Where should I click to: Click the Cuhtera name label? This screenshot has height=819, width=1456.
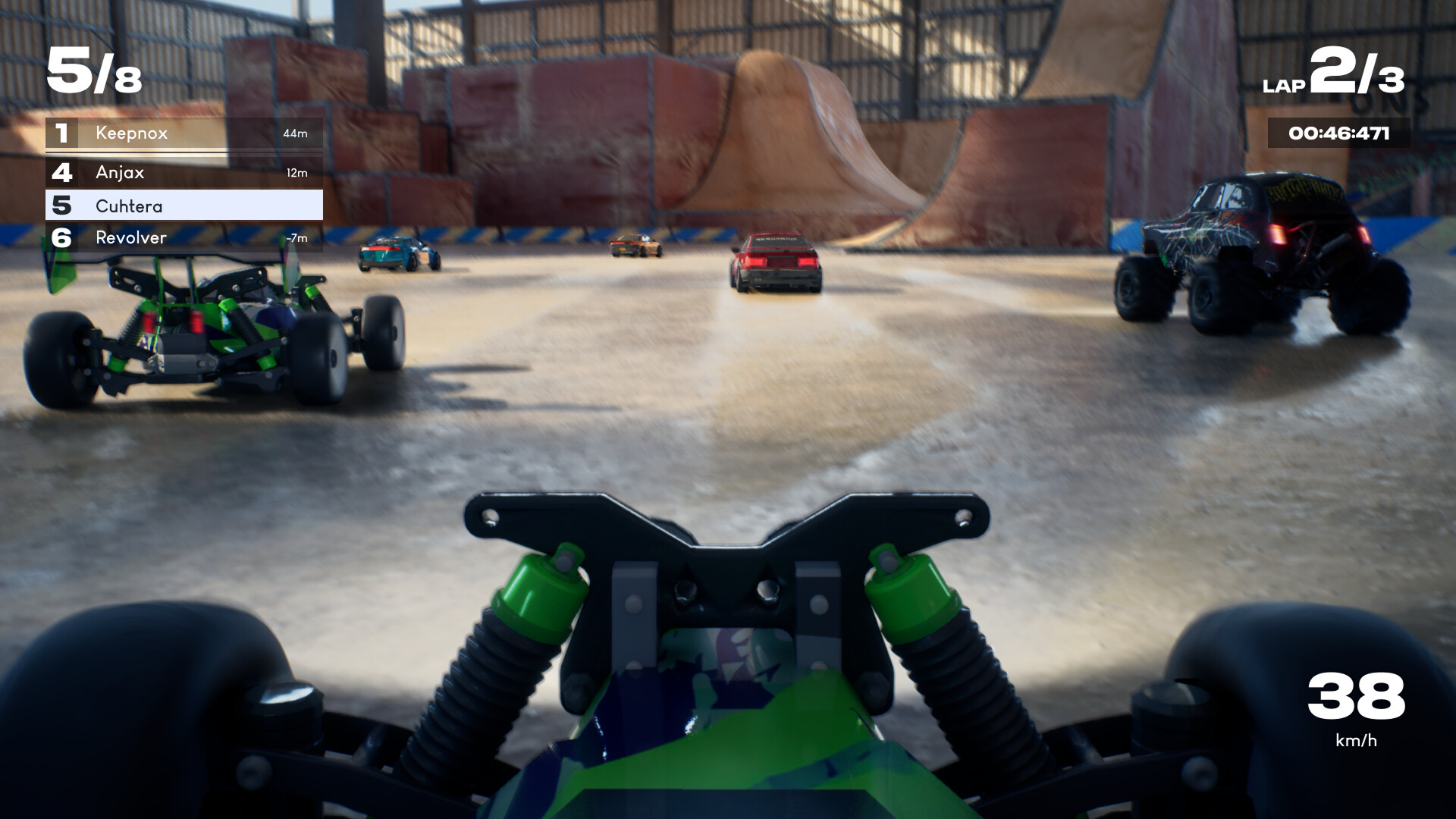pyautogui.click(x=129, y=205)
